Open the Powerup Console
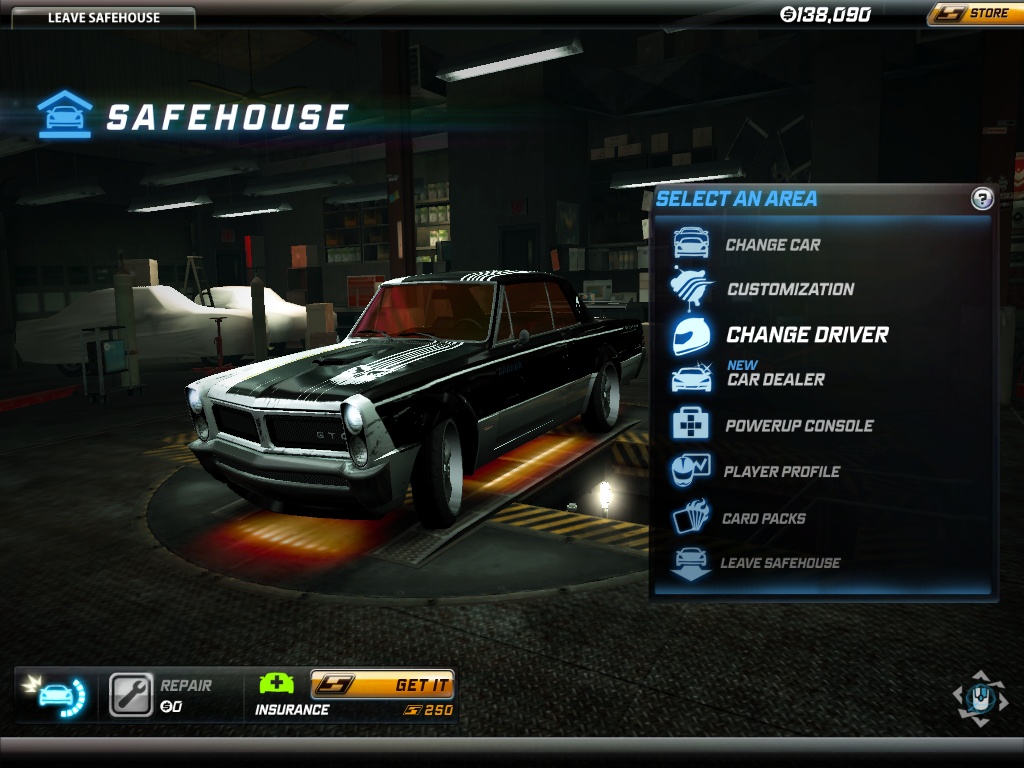This screenshot has width=1024, height=768. (x=799, y=425)
